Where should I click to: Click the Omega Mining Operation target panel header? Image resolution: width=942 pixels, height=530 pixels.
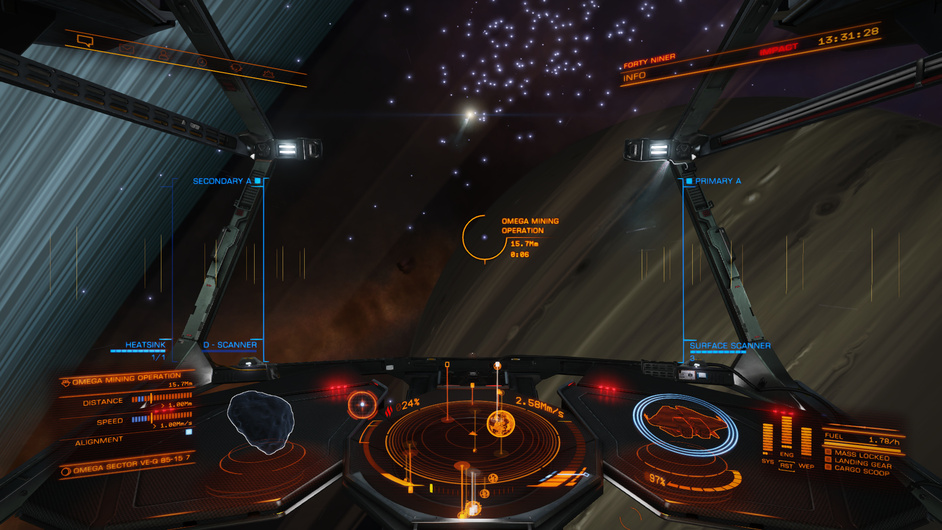[126, 376]
